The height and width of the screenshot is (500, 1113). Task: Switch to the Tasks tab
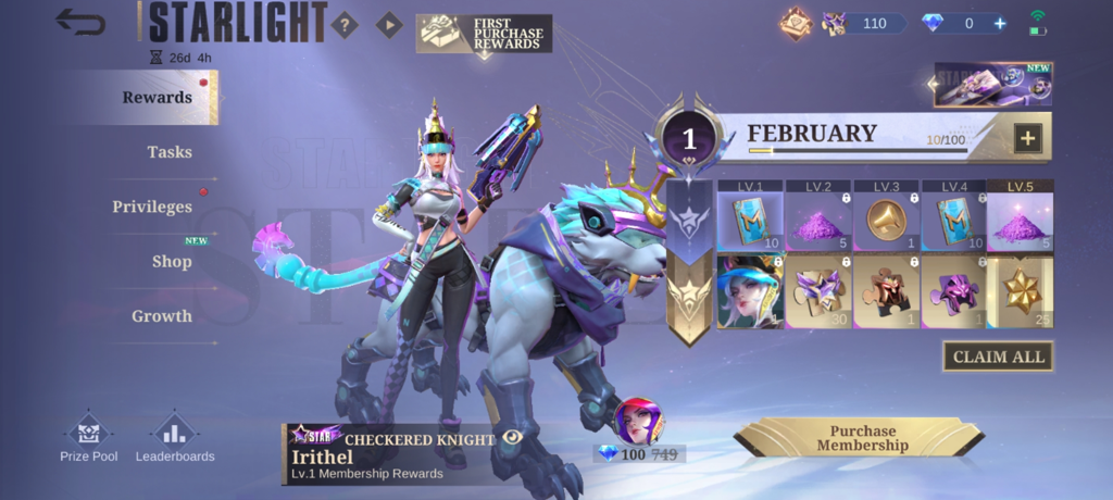click(169, 152)
